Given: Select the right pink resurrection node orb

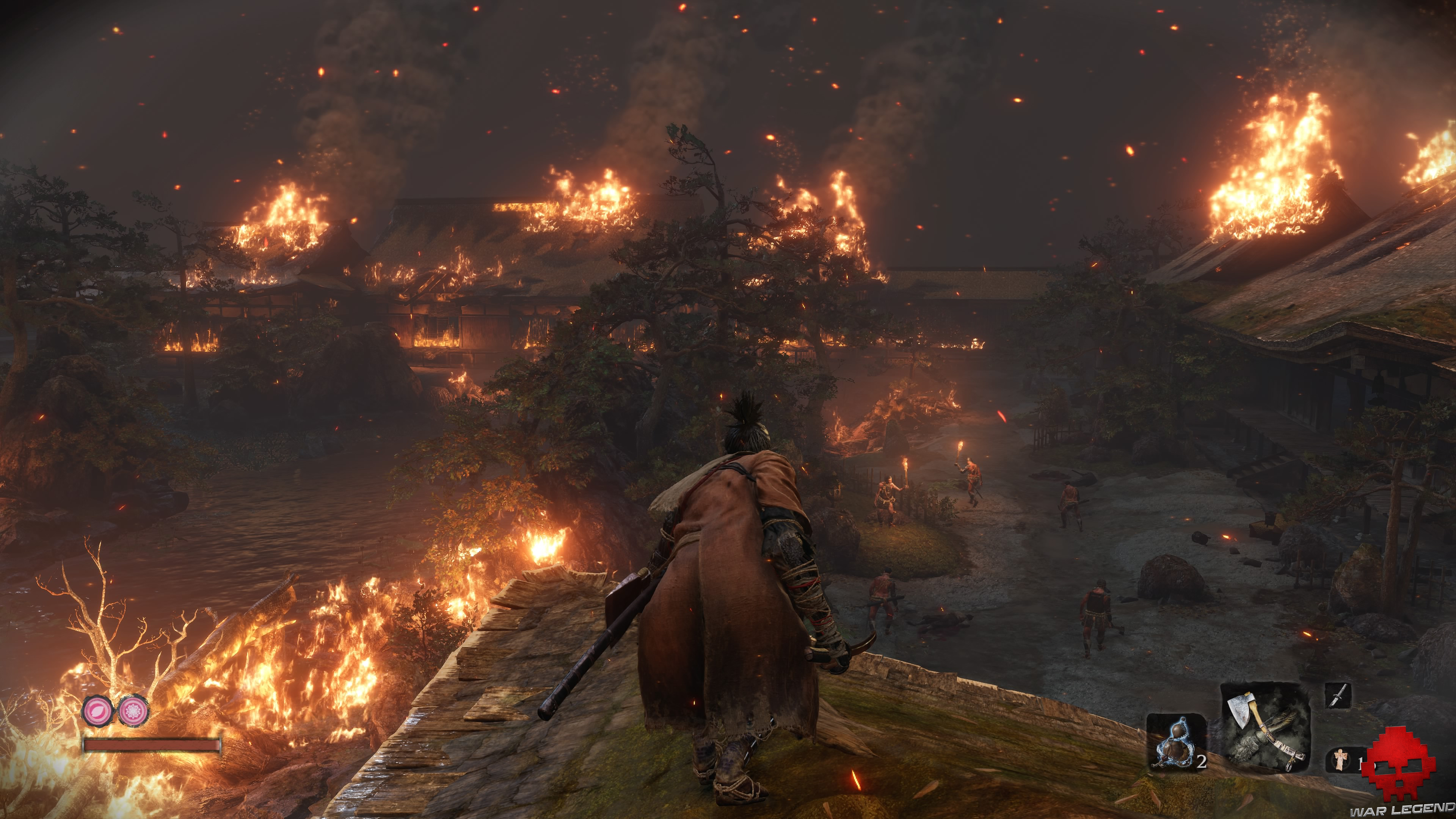Looking at the screenshot, I should coord(133,711).
